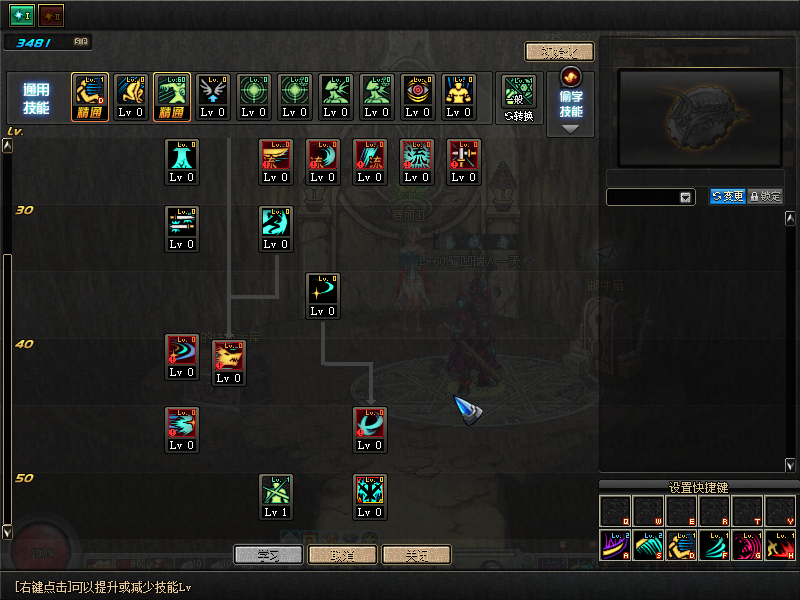Click the blue 变更 (Change) button

pos(727,197)
